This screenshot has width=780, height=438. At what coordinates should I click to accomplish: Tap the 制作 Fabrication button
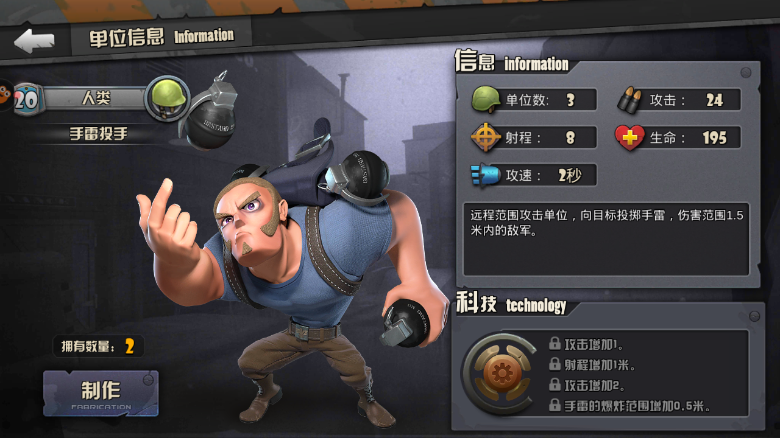[x=100, y=393]
